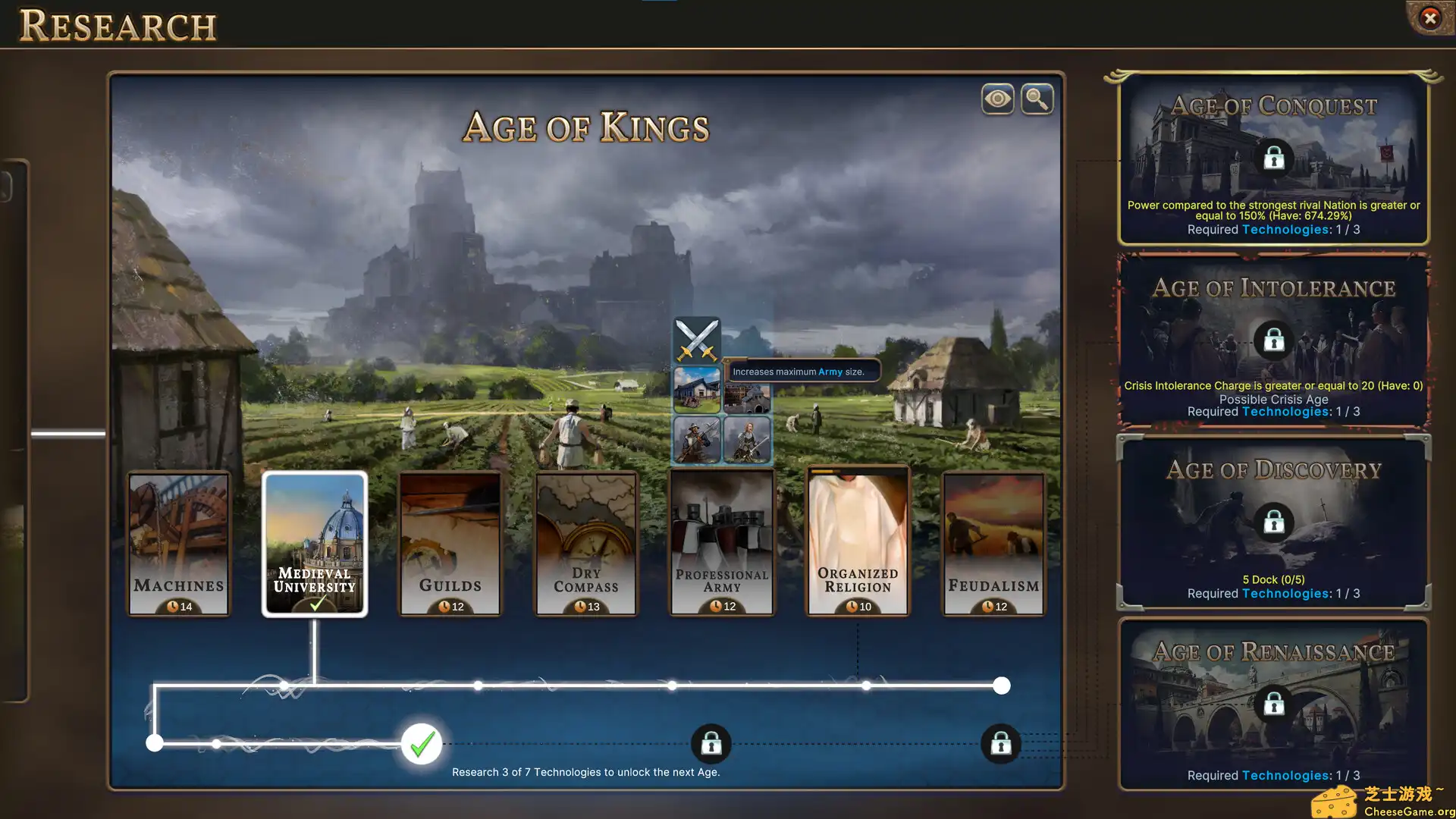This screenshot has height=819, width=1456.
Task: Click the Technologies 1/3 link under Age of Conquest
Action: [1285, 229]
